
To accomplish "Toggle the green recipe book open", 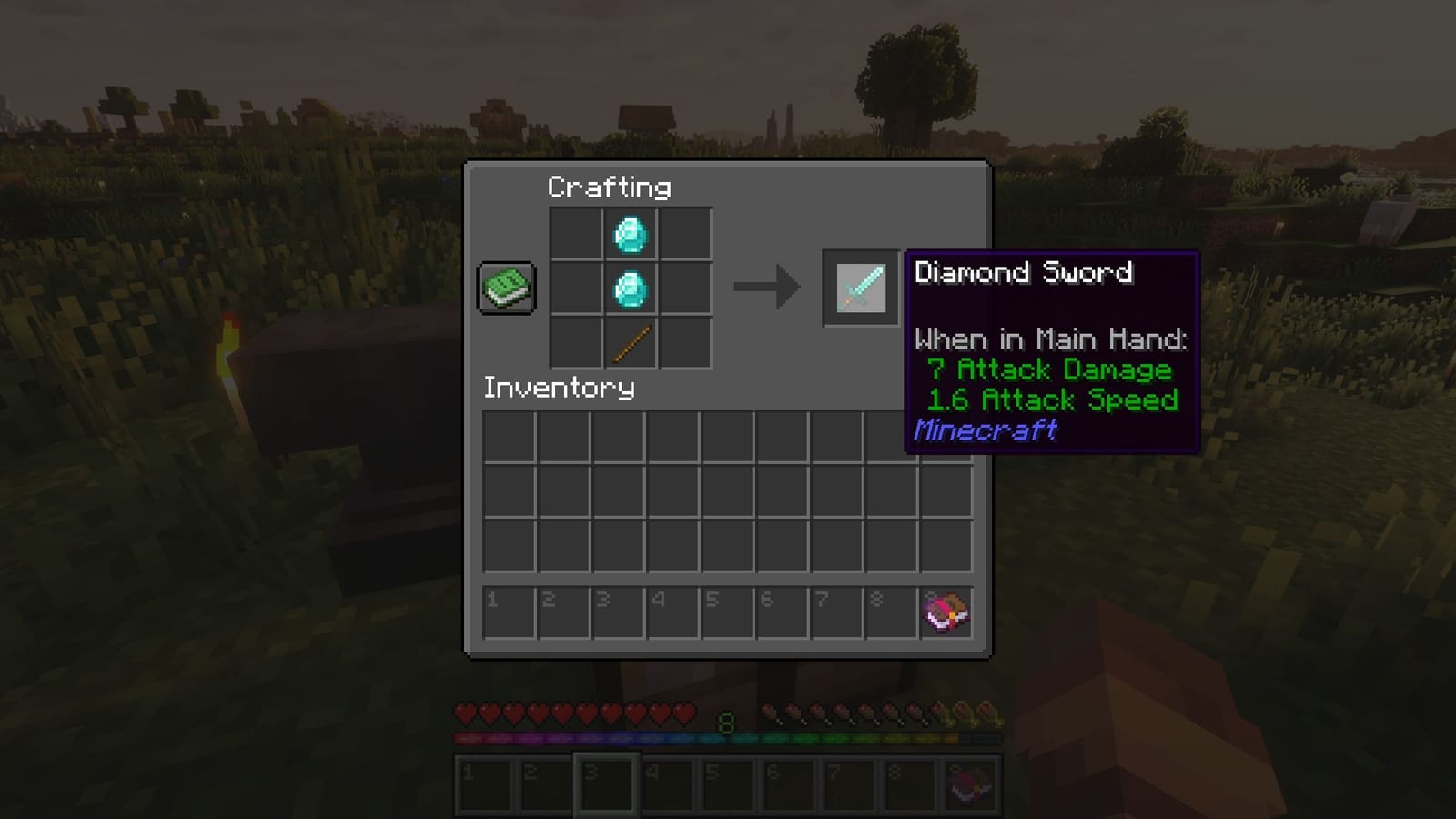I will [x=506, y=287].
